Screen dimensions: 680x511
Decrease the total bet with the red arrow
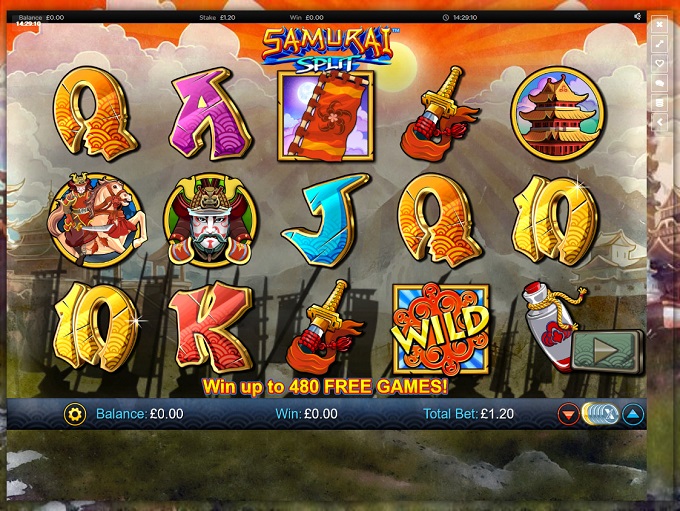coord(568,413)
